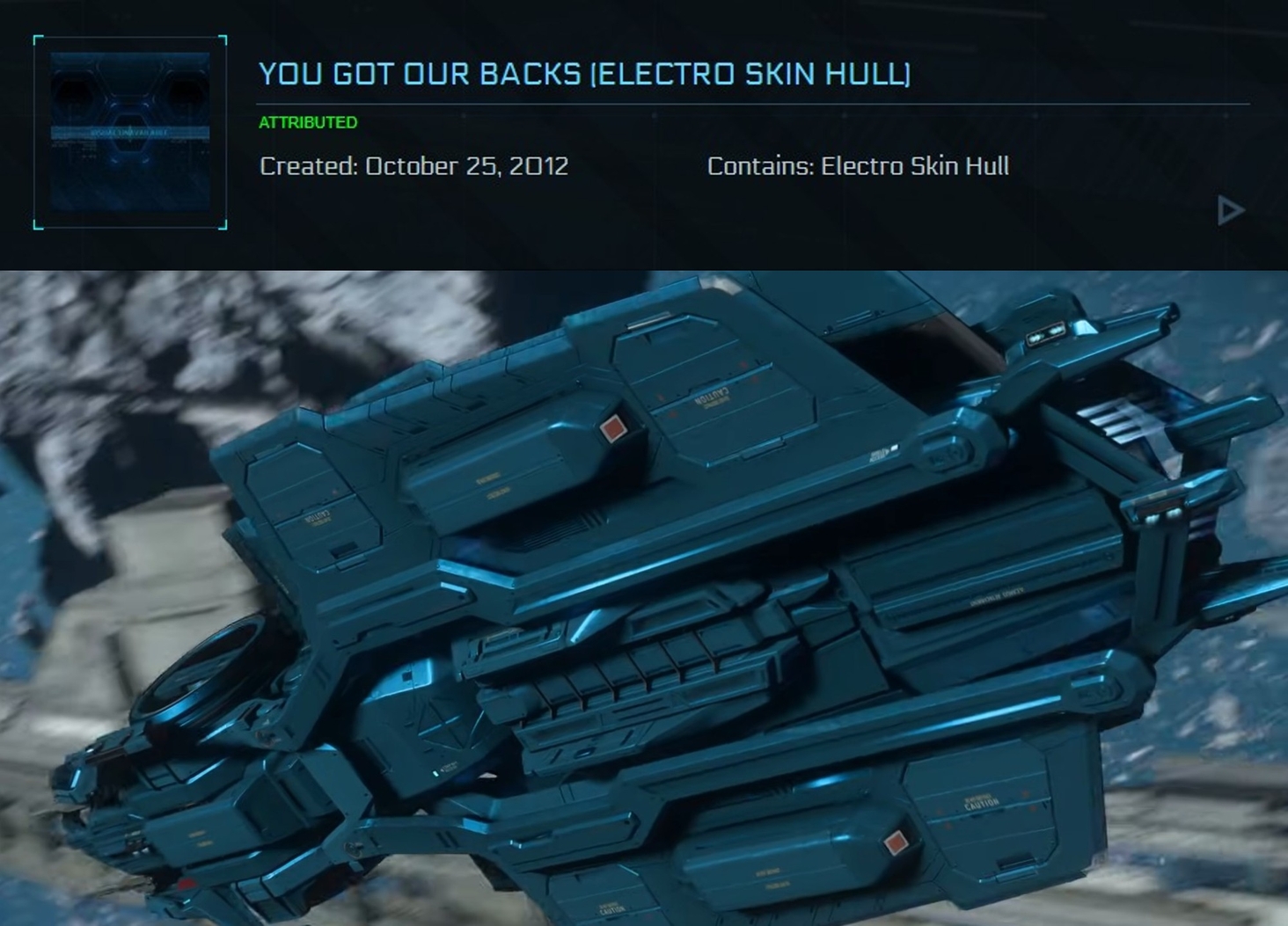
Task: Select the You Got Our Backs title link
Action: point(585,75)
